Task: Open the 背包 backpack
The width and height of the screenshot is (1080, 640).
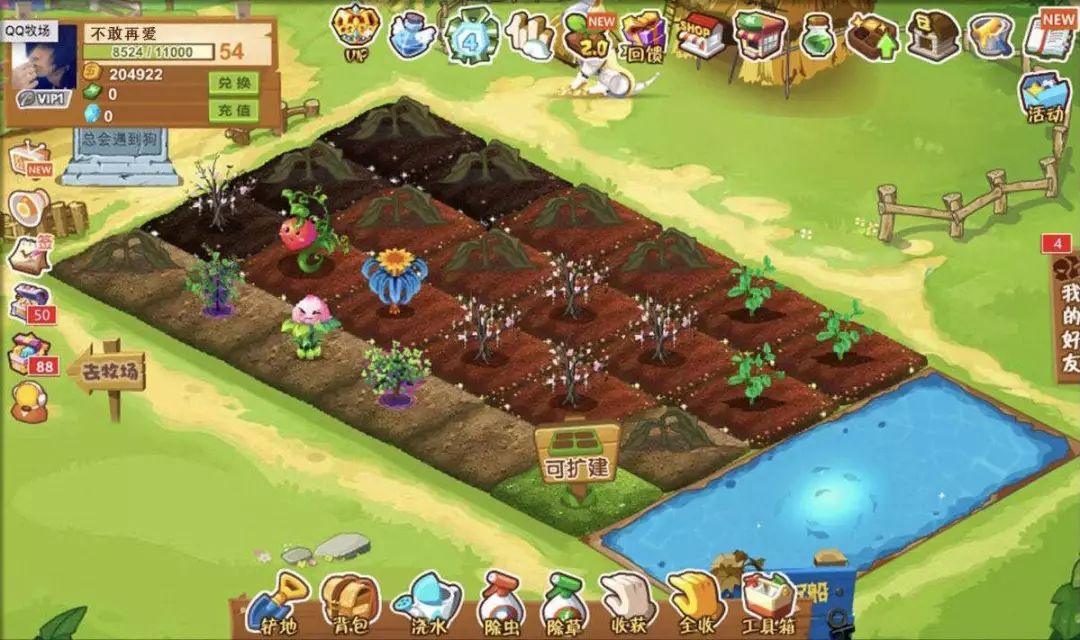Action: (x=350, y=603)
